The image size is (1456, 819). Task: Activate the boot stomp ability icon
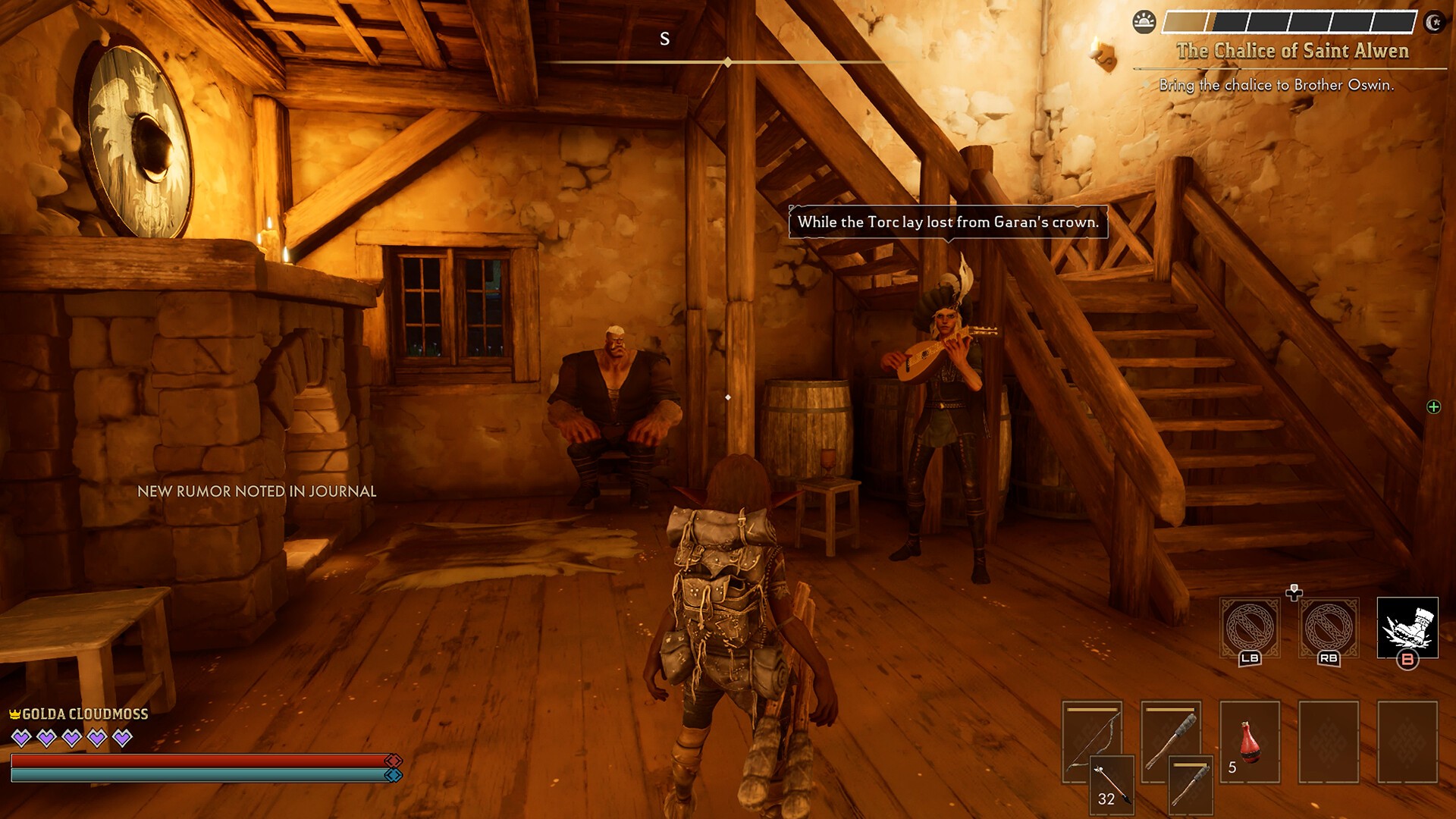tap(1407, 628)
